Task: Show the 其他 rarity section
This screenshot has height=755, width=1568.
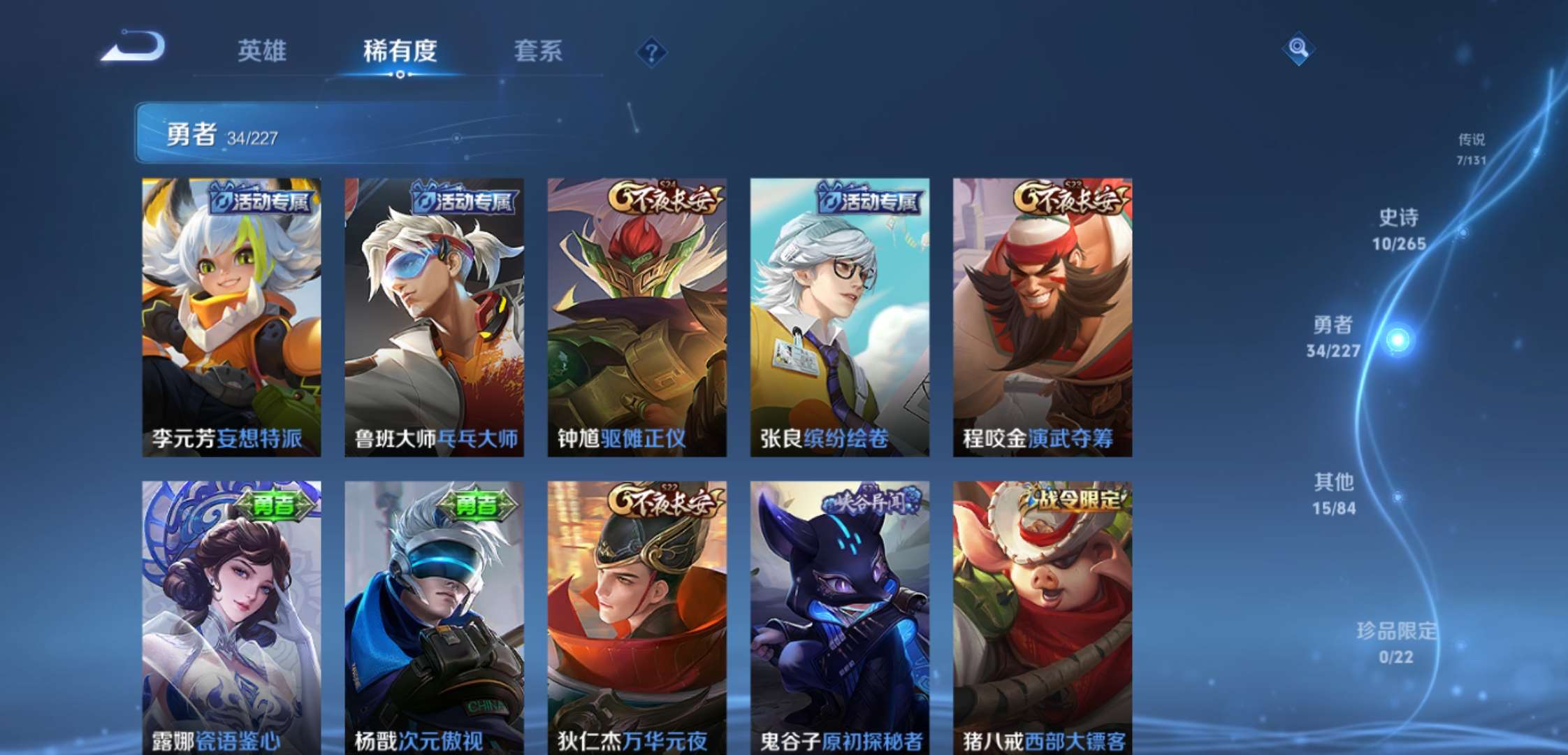Action: (1334, 494)
